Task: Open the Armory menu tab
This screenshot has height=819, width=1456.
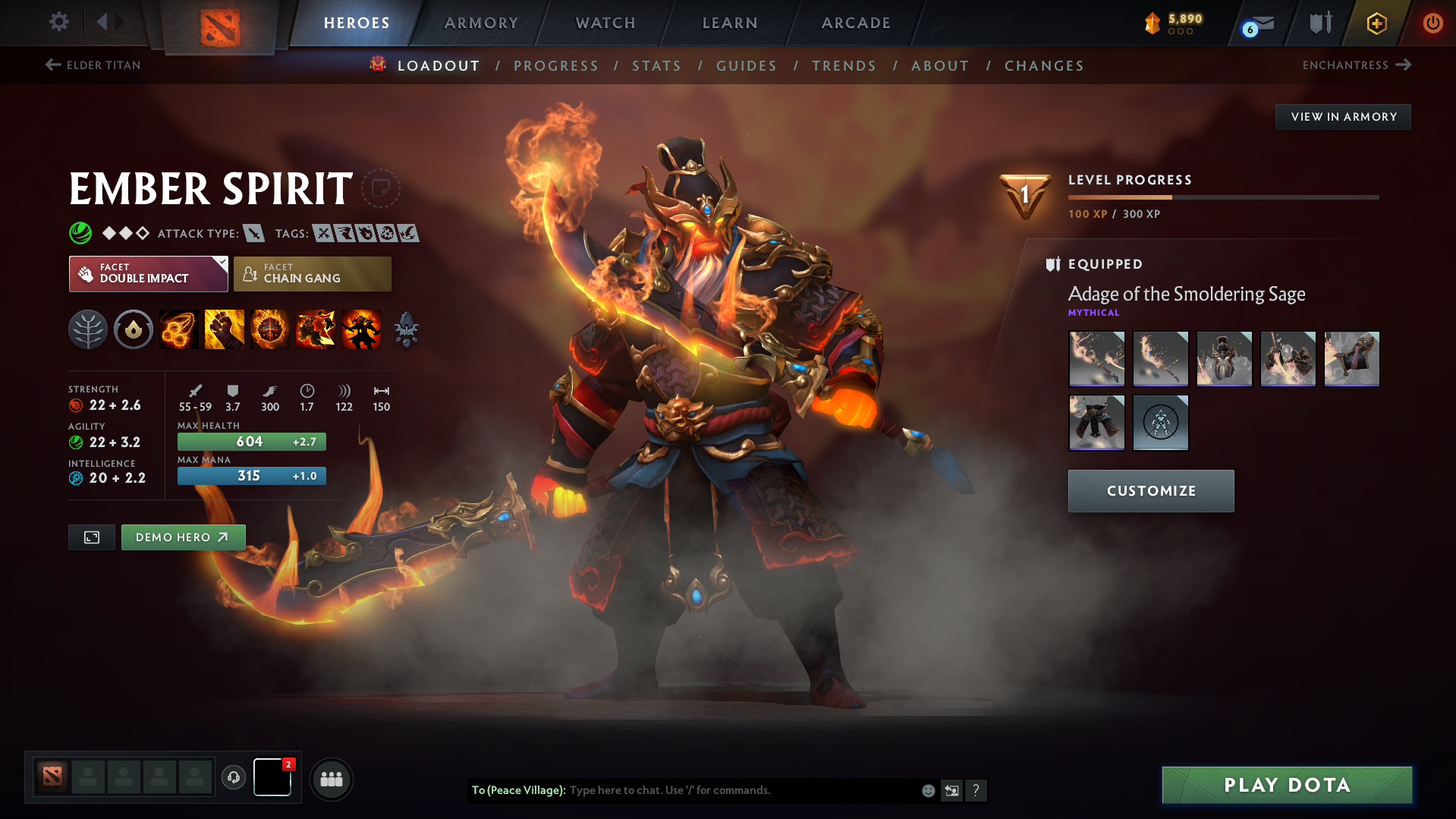Action: tap(481, 23)
